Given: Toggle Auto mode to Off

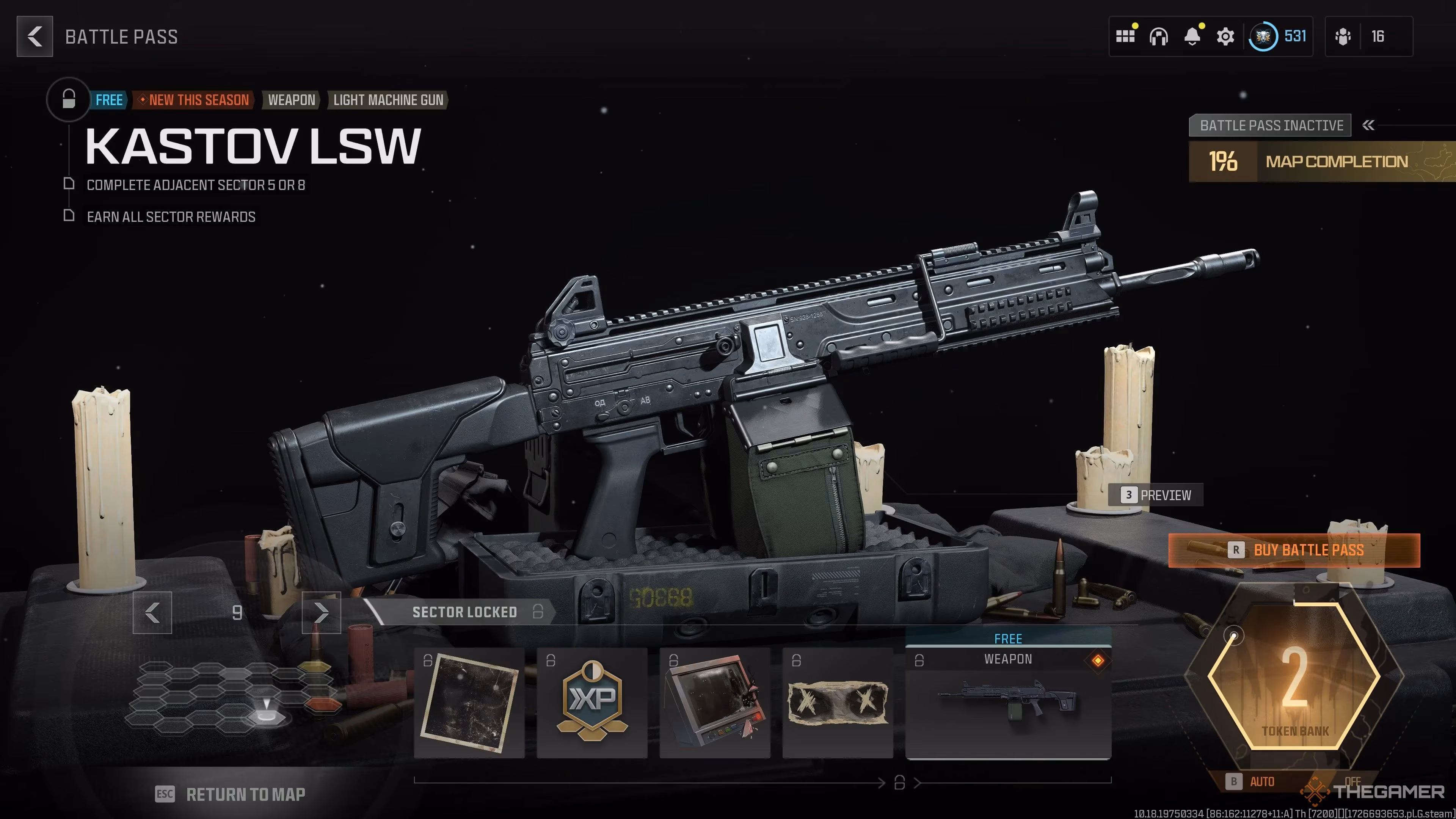Looking at the screenshot, I should (x=1262, y=782).
